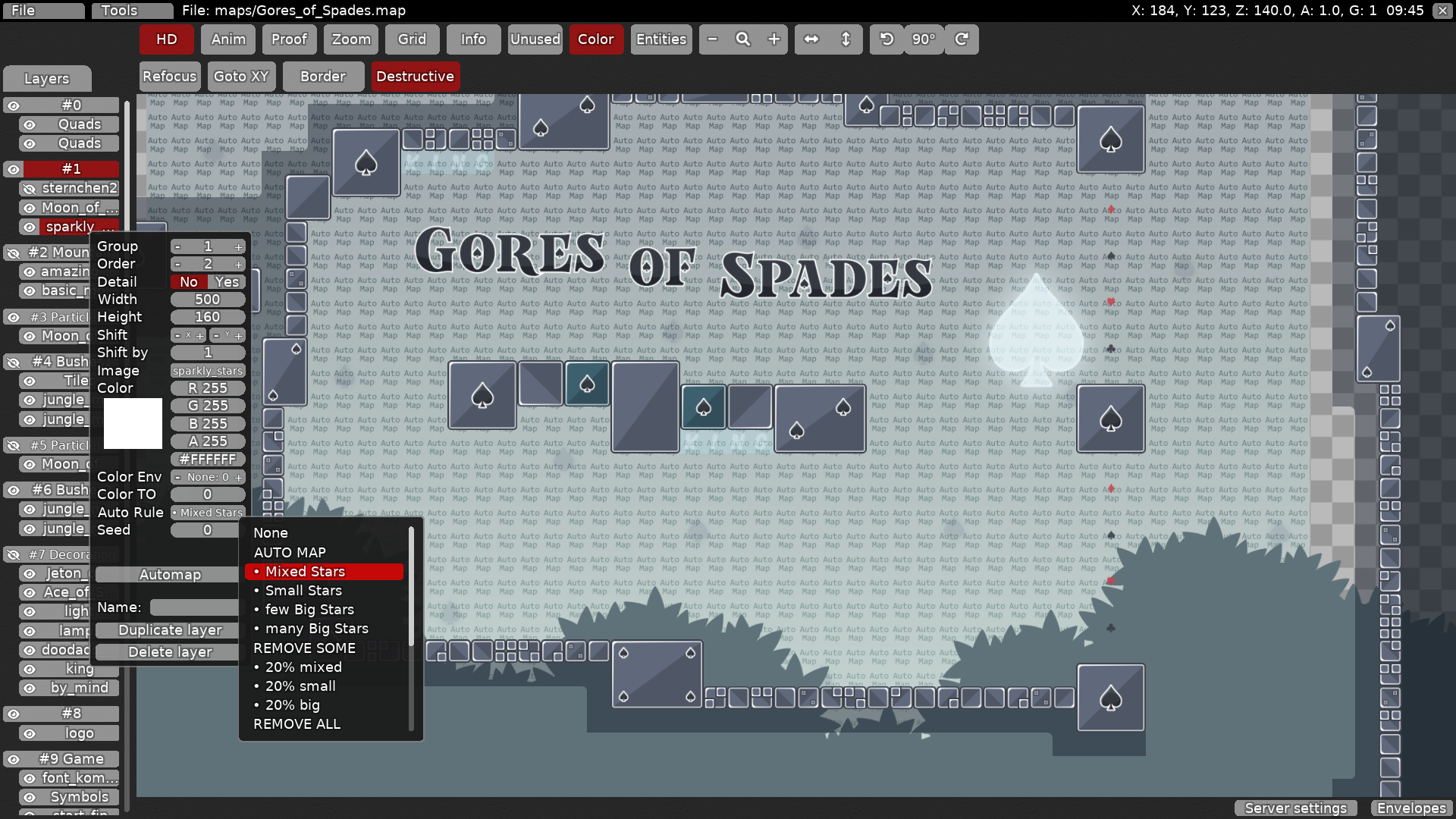Click the redo arrow icon
Screen dimensions: 1456x819
click(961, 39)
